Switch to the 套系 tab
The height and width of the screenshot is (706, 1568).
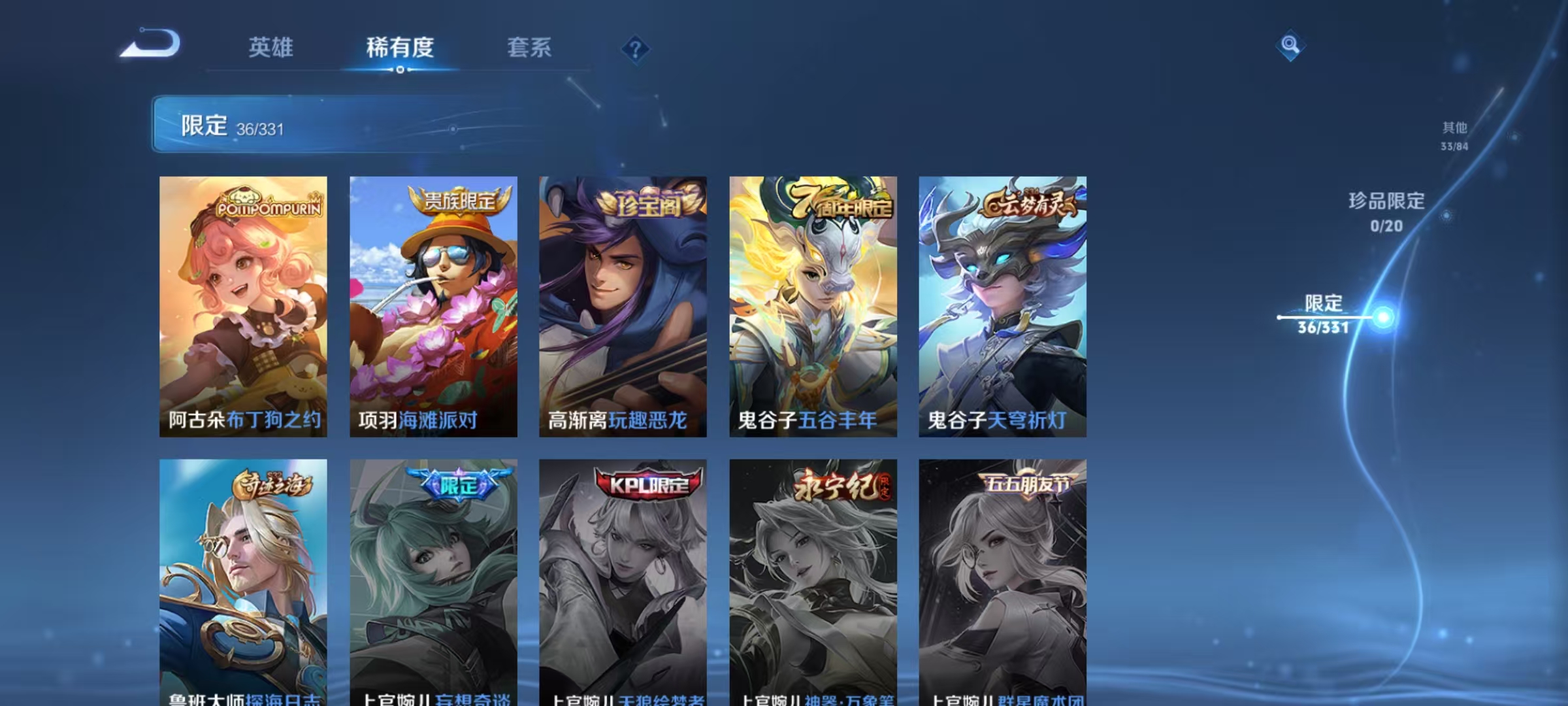point(529,48)
